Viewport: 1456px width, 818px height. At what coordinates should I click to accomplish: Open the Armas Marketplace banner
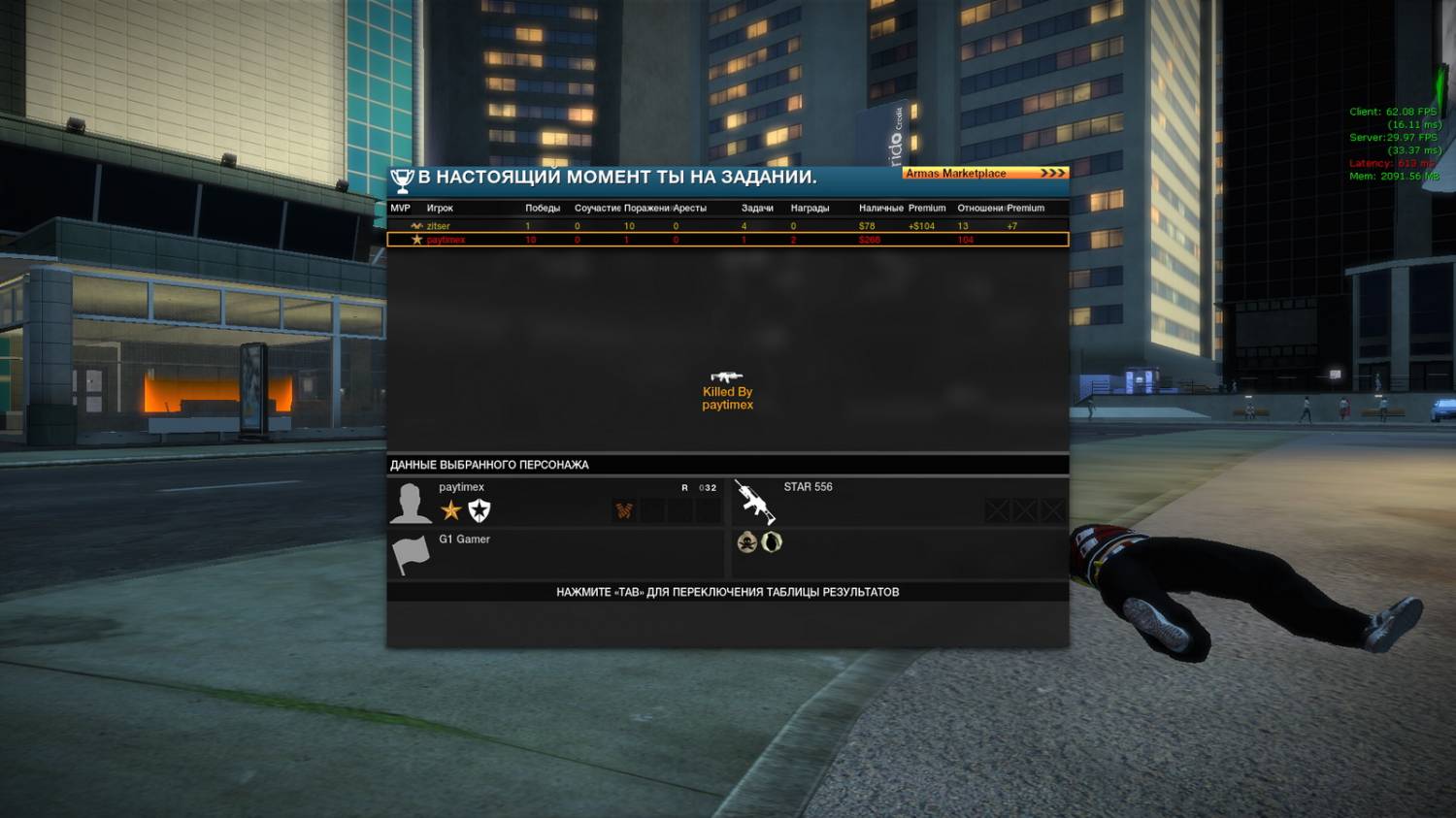point(984,173)
